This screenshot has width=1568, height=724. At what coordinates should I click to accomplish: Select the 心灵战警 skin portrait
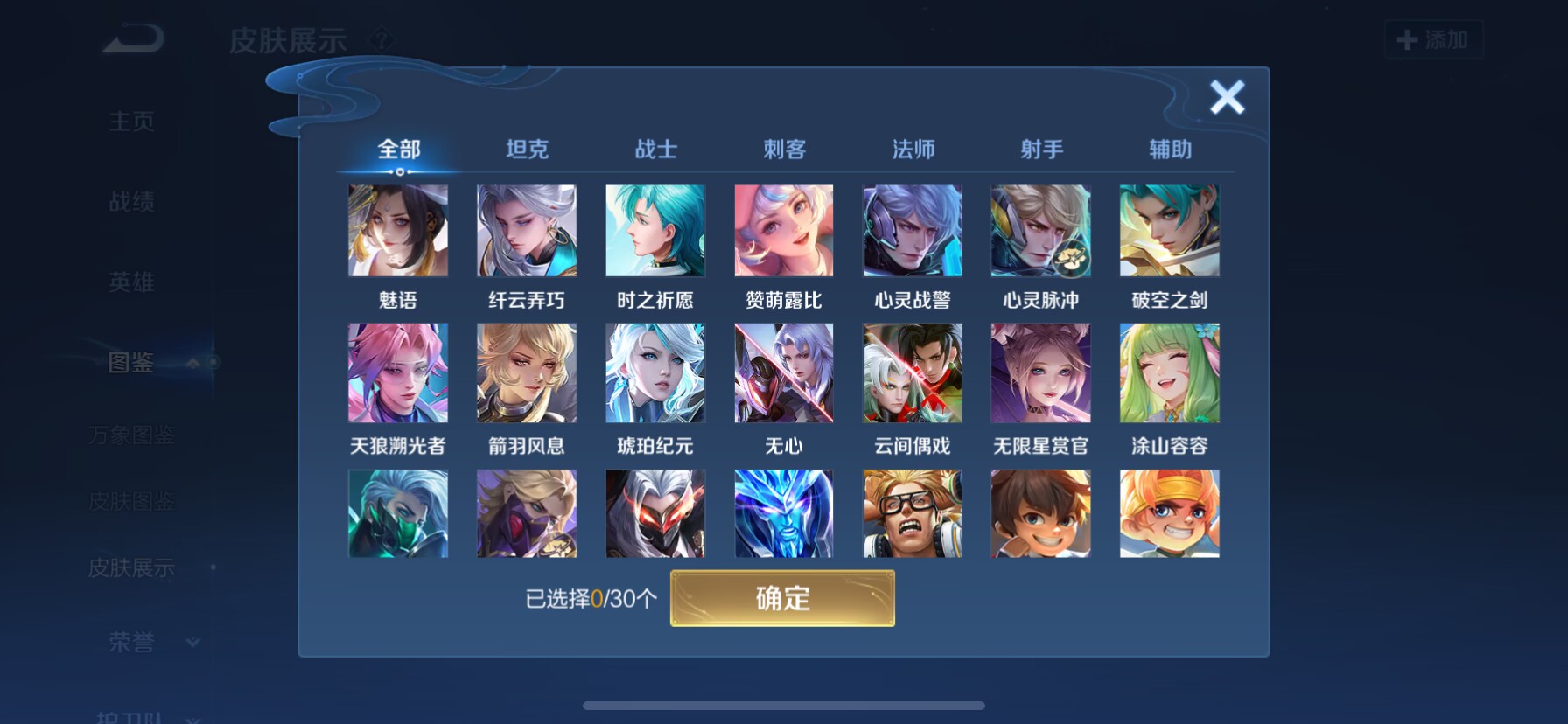point(912,230)
